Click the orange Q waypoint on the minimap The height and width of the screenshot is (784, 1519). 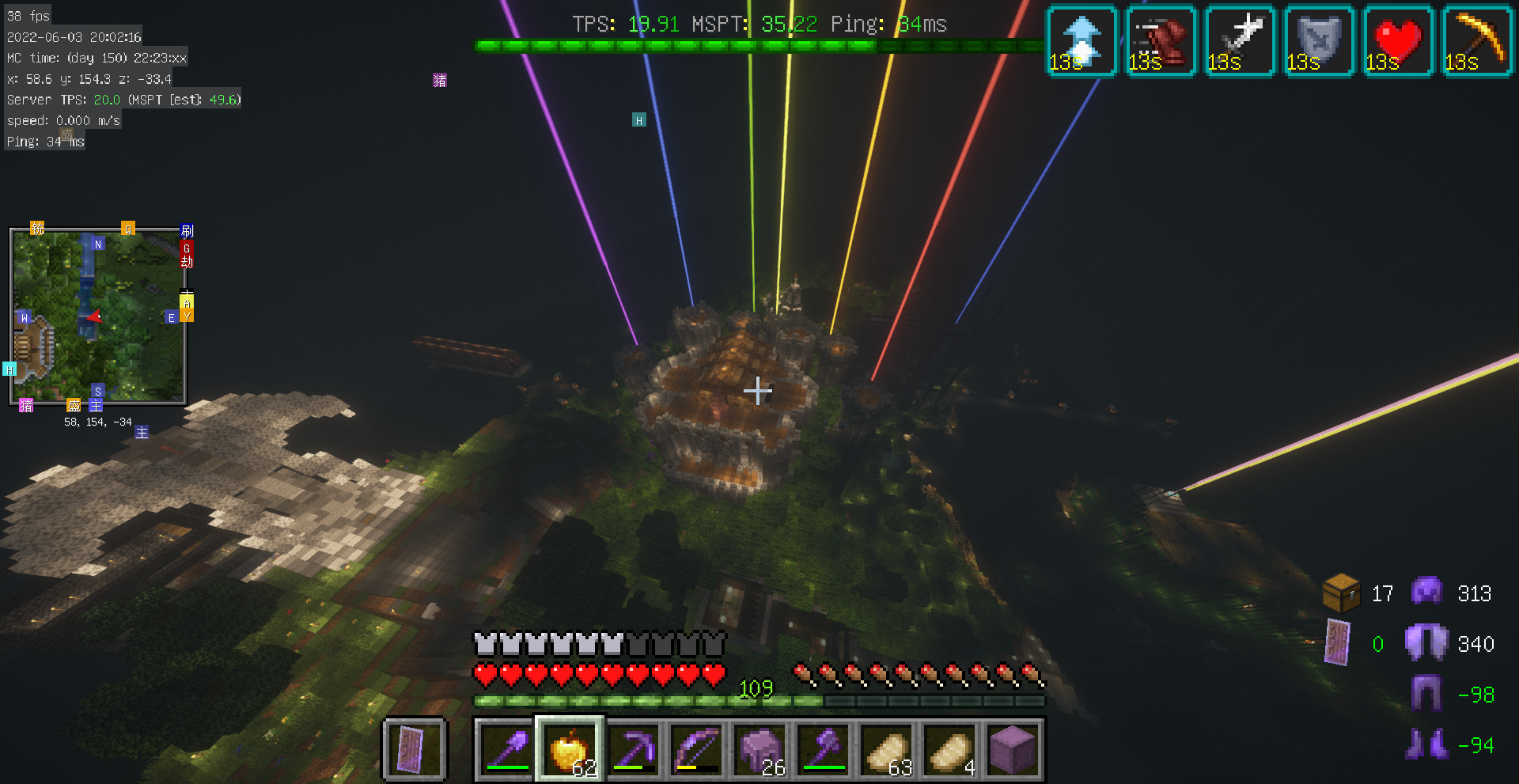tap(128, 229)
